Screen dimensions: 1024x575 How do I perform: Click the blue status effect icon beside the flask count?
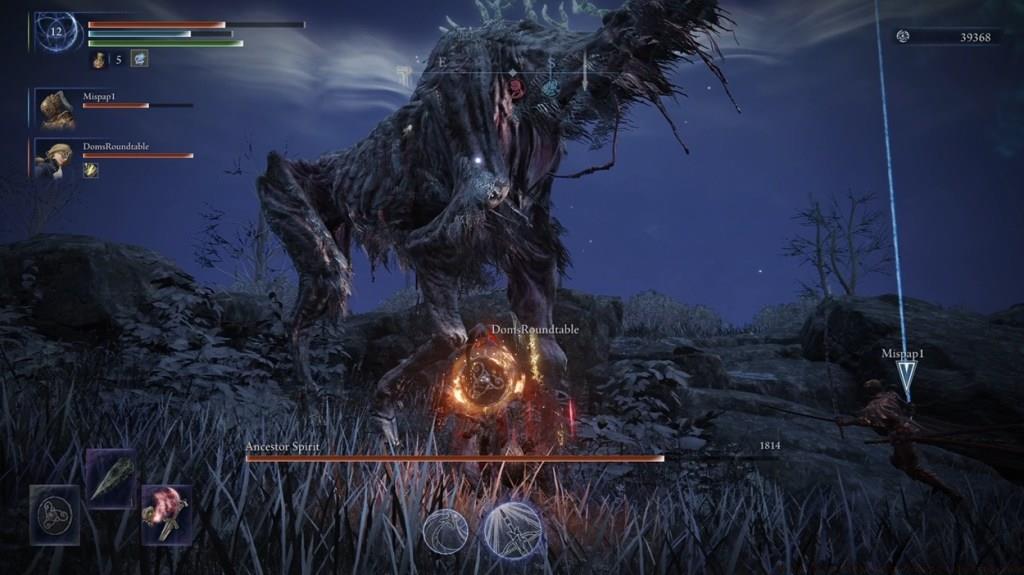coord(139,59)
